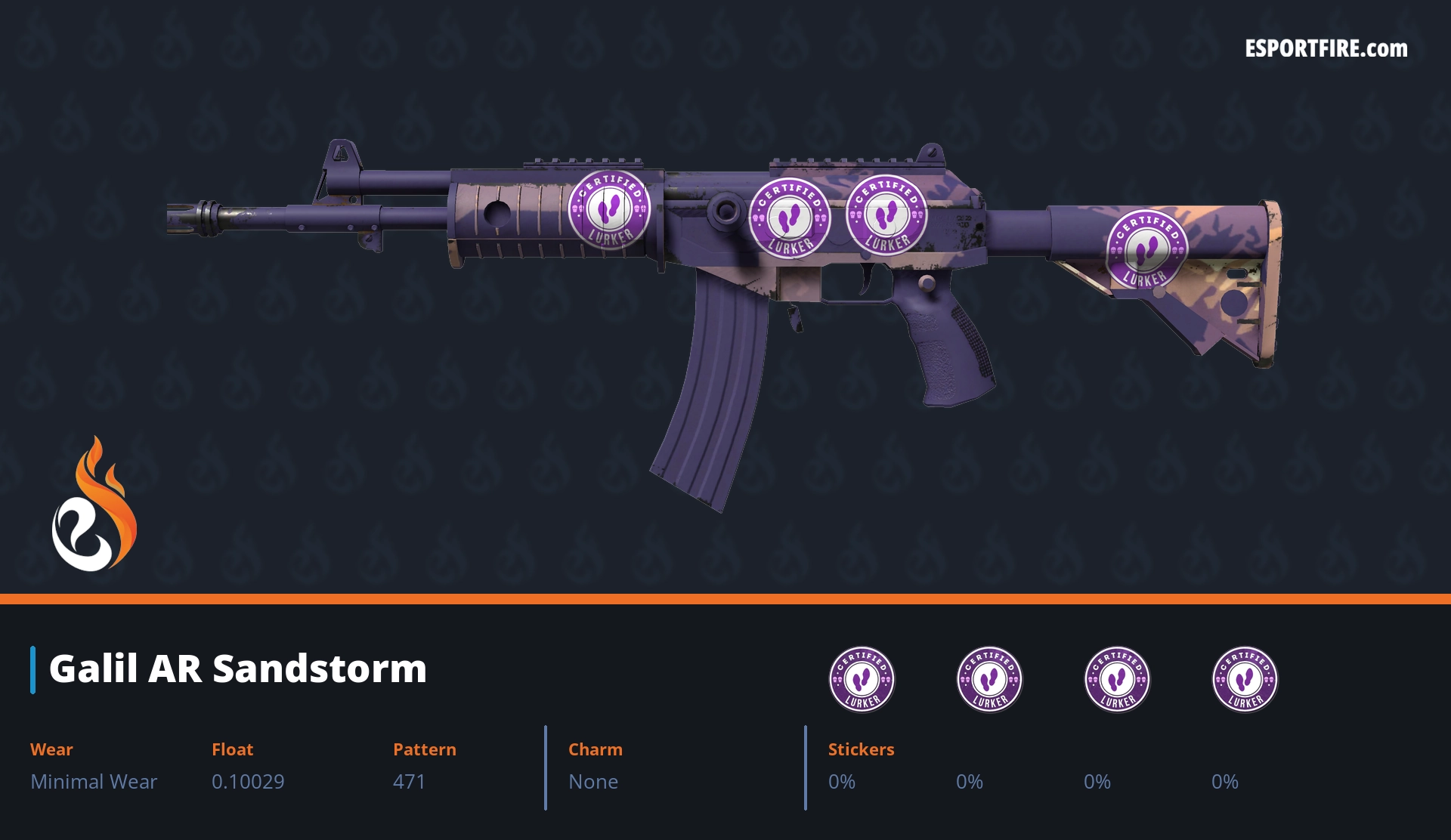Click the ESPORTFIRE.com site name
This screenshot has width=1451, height=840.
point(1326,49)
